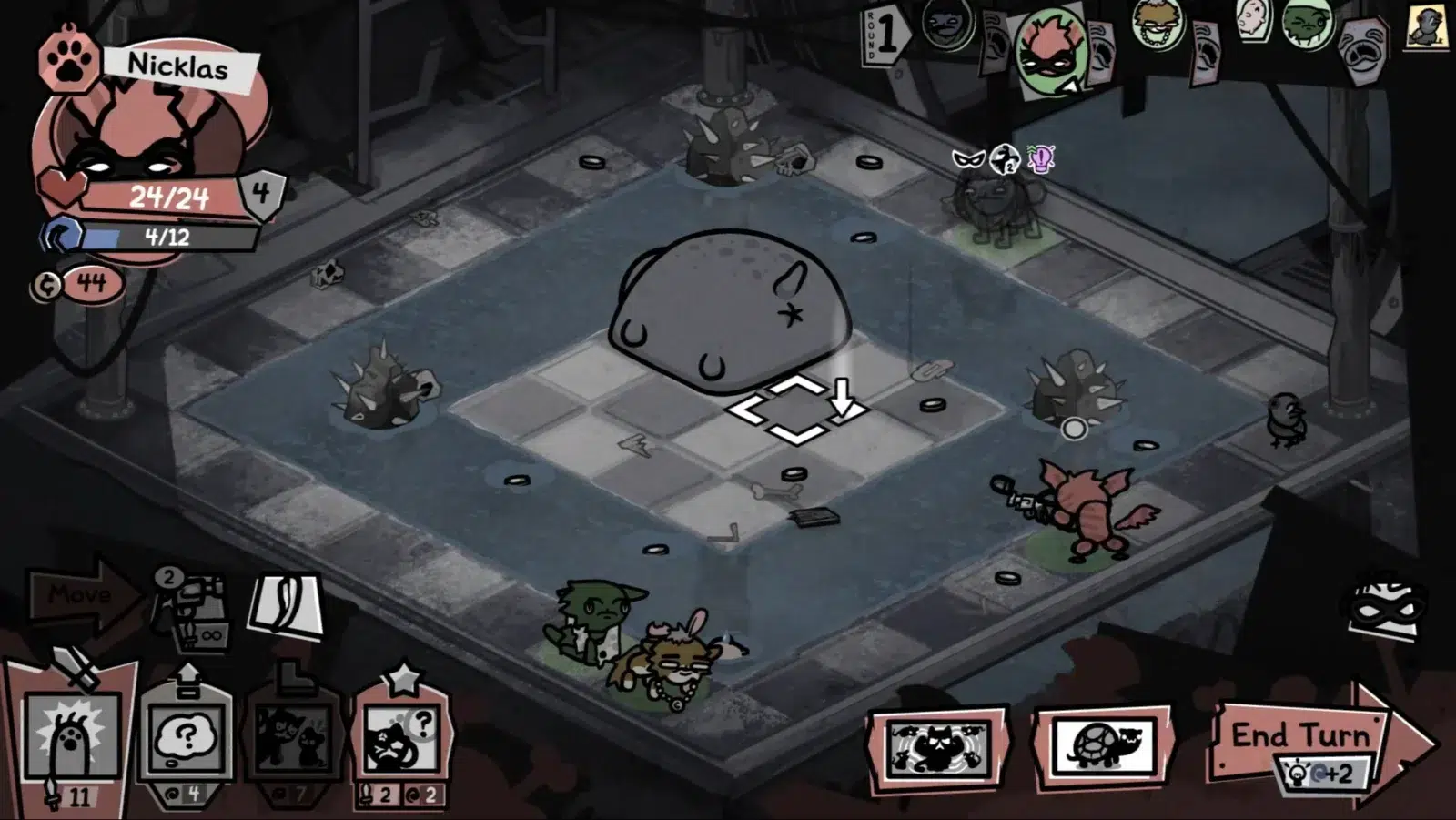Screen dimensions: 1456x820
Task: Select the pale pink cat turn portrait
Action: [x=1254, y=20]
